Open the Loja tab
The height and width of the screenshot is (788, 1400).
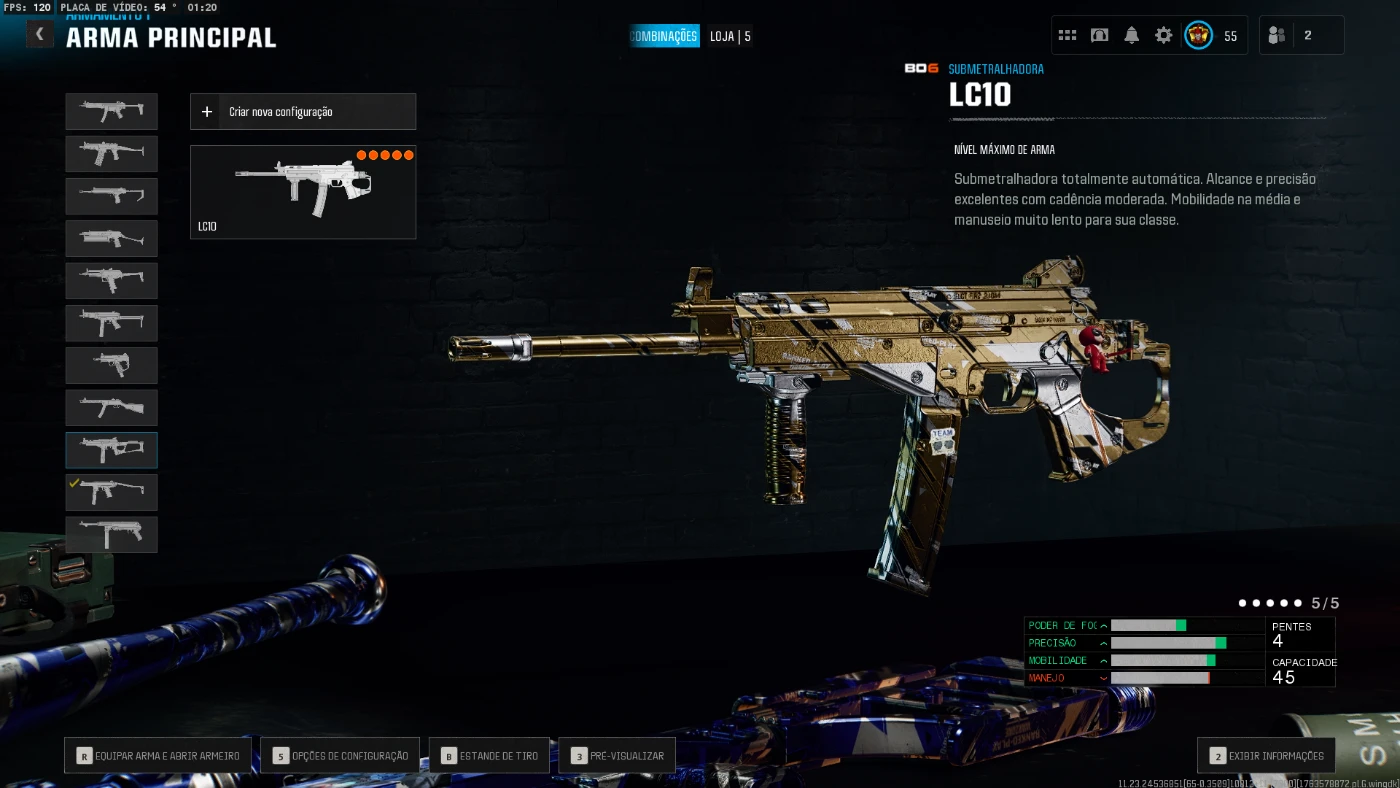coord(730,36)
